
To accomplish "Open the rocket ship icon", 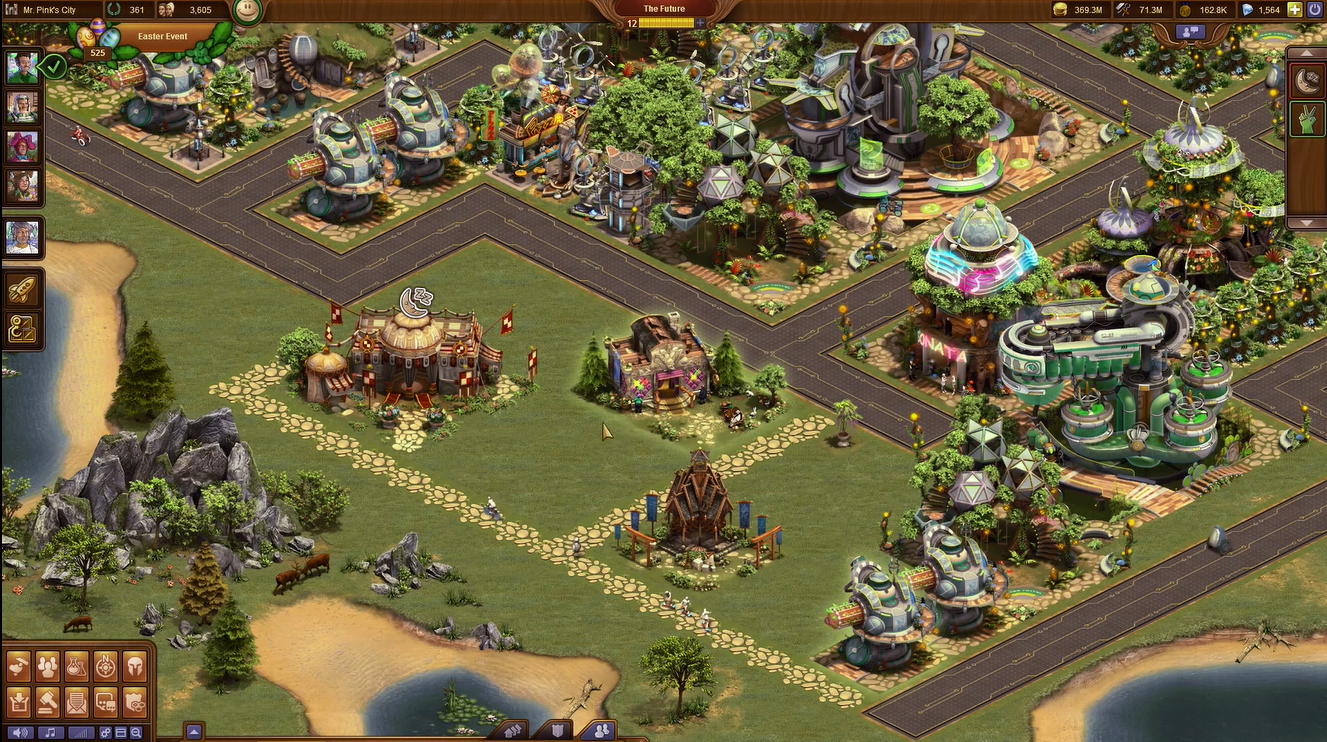I will pos(22,290).
